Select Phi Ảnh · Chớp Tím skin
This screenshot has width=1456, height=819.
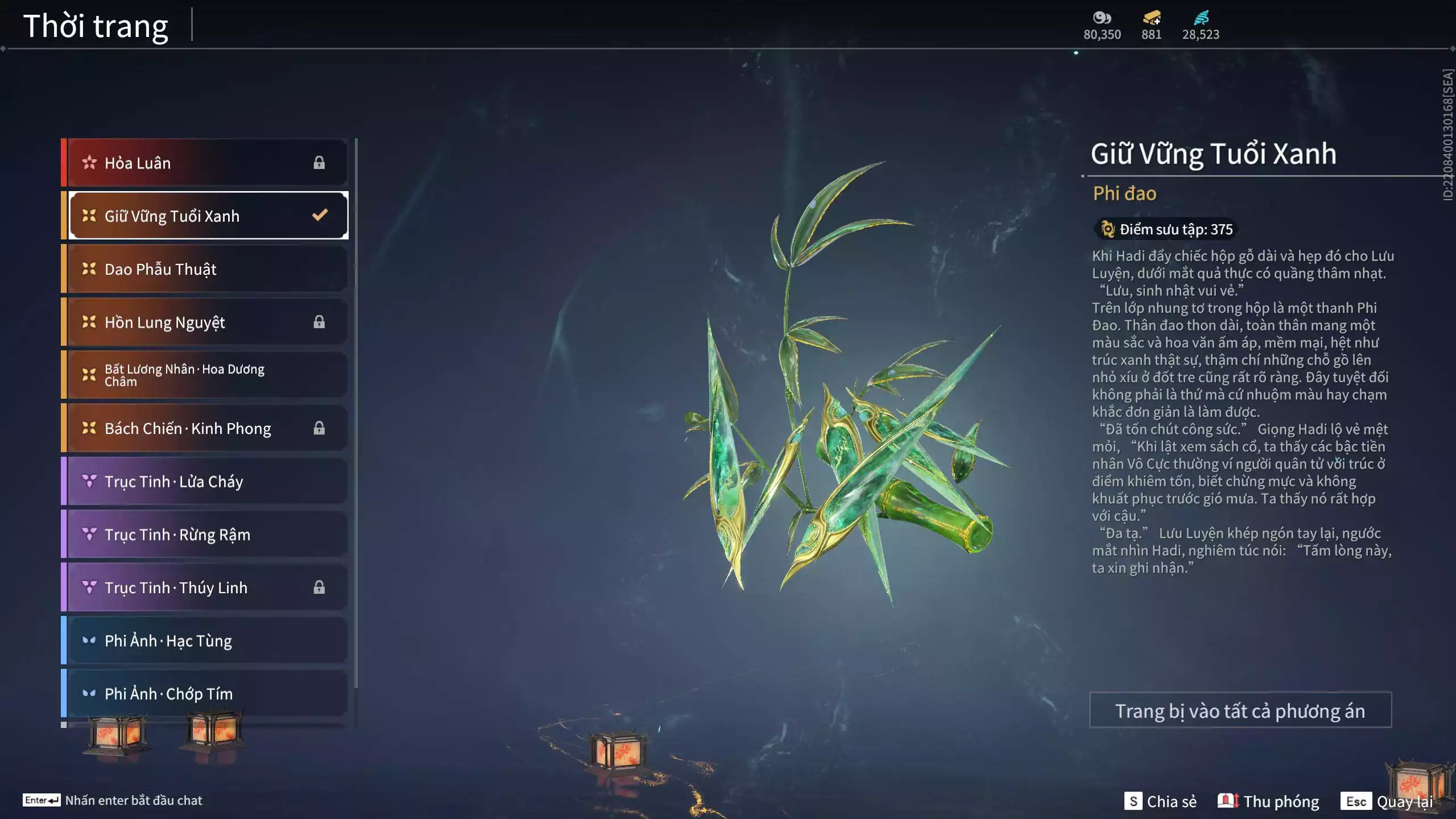205,694
